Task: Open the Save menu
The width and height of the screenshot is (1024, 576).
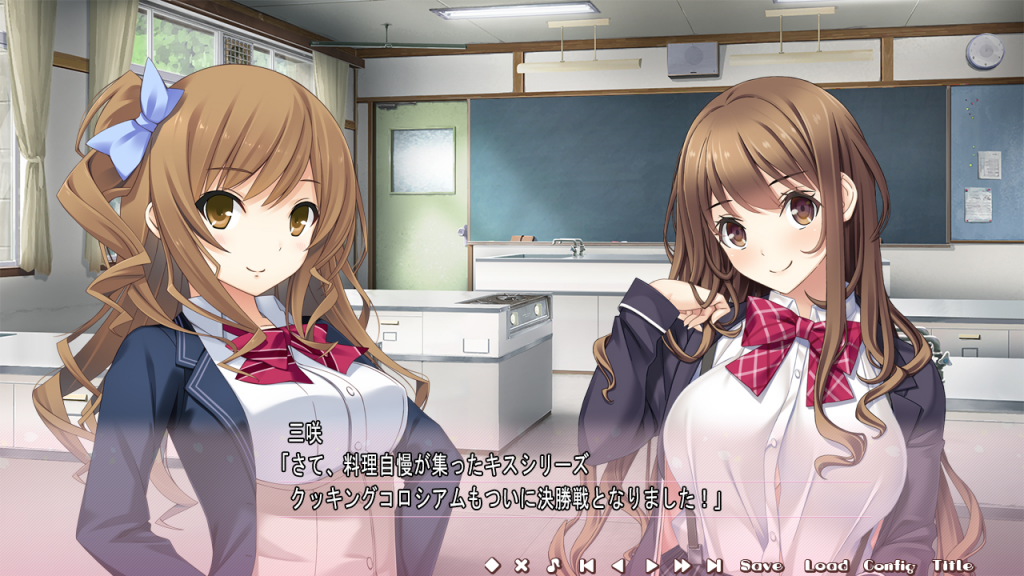Action: coord(762,565)
